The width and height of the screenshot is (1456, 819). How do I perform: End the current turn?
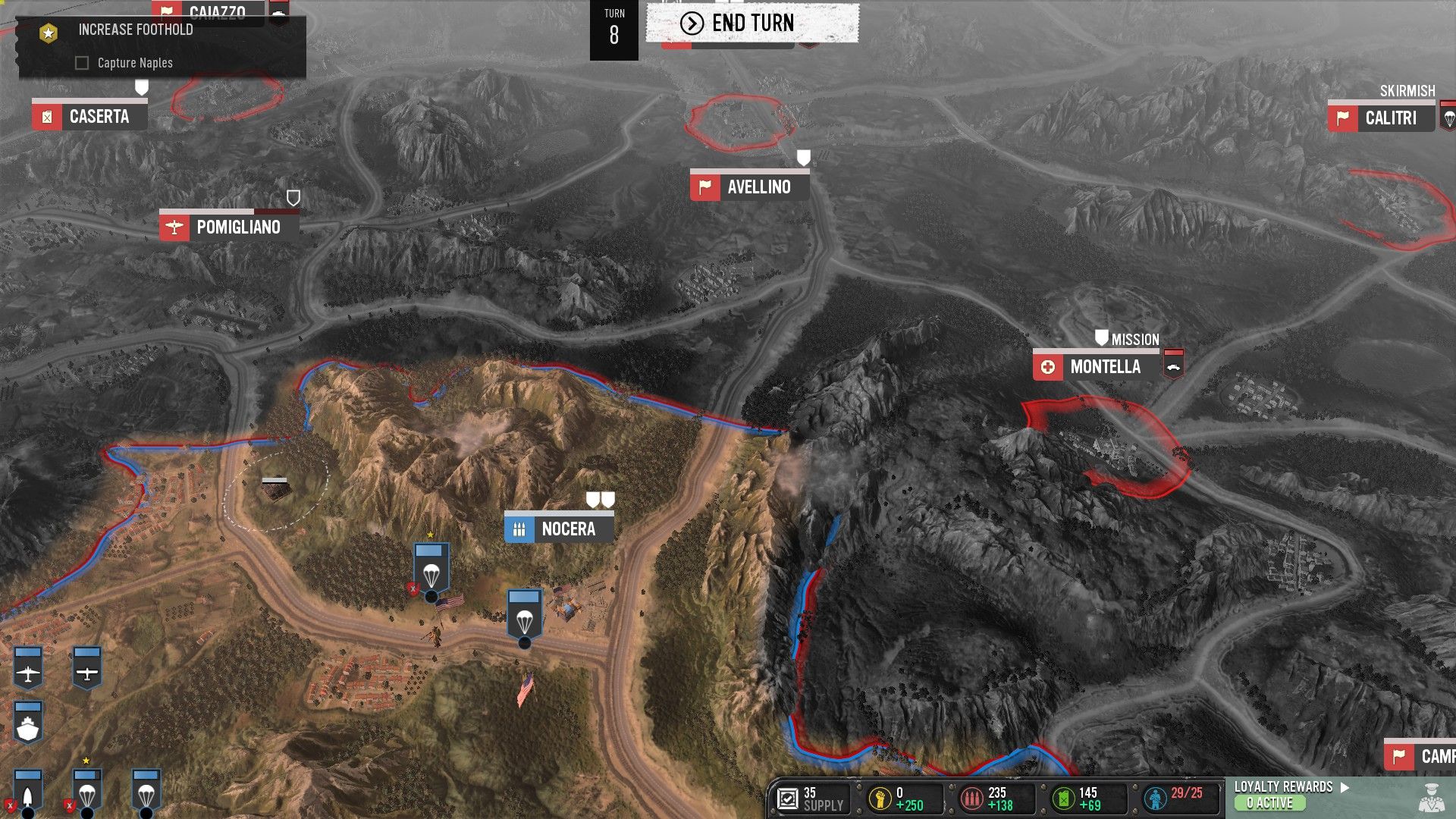click(752, 24)
